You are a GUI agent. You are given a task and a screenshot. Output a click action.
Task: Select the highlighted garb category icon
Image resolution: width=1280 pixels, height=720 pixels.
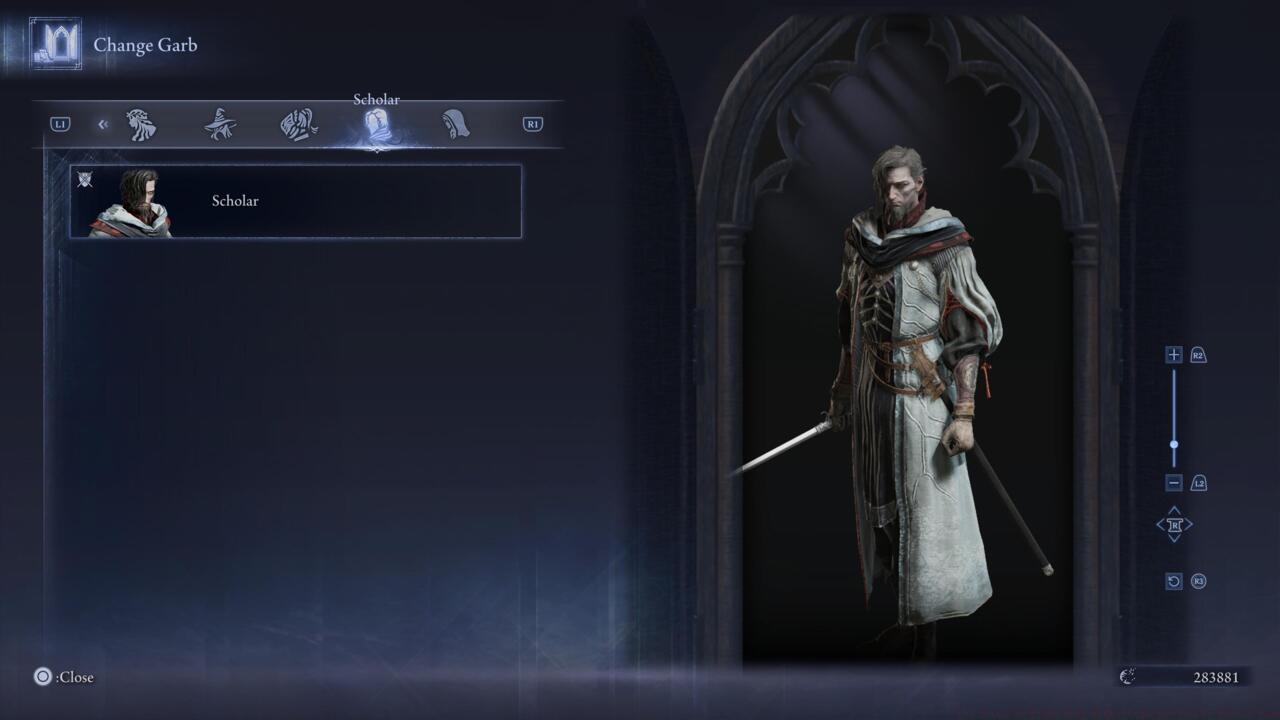click(375, 122)
